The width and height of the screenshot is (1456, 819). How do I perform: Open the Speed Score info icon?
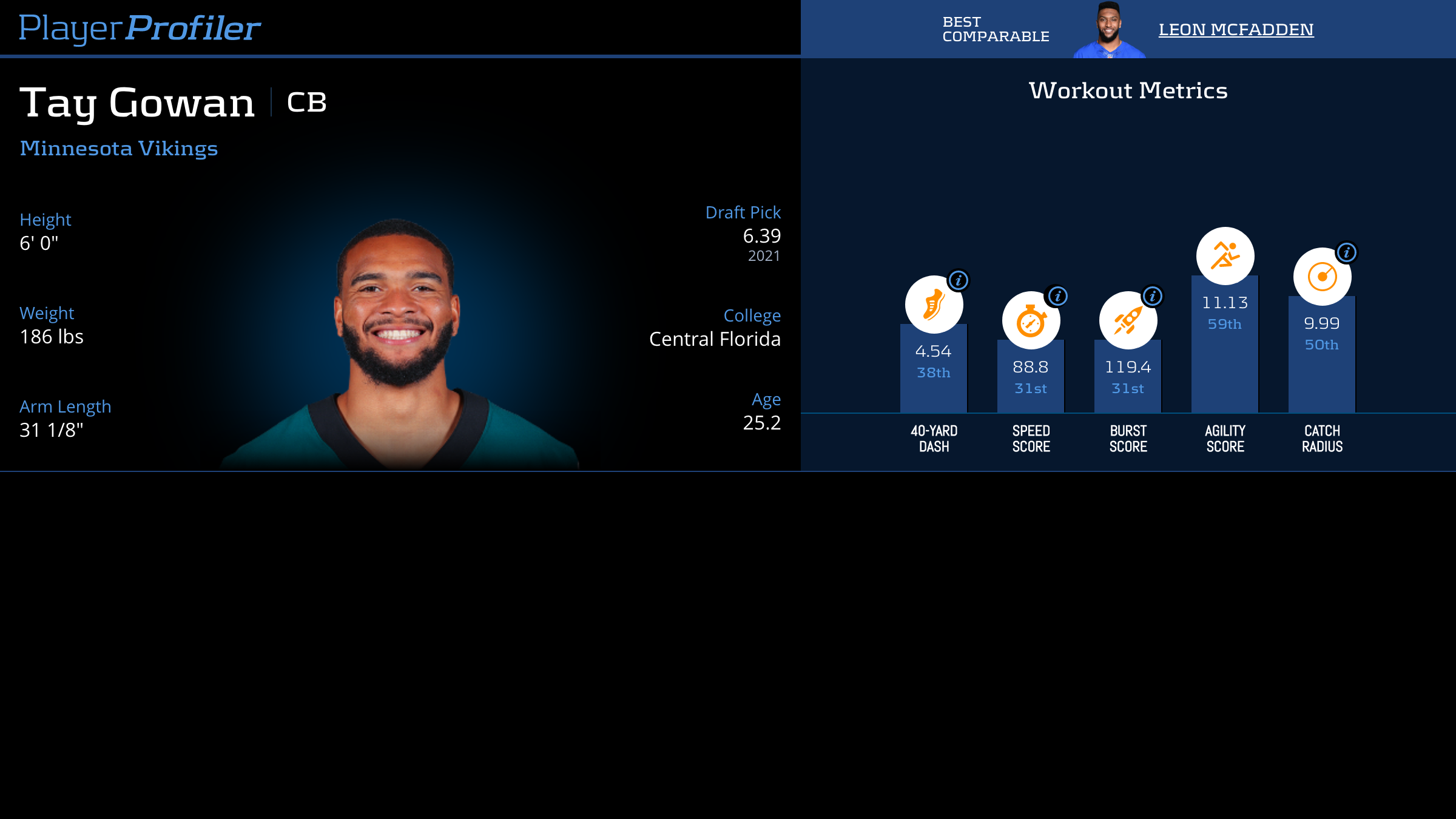pos(1058,296)
